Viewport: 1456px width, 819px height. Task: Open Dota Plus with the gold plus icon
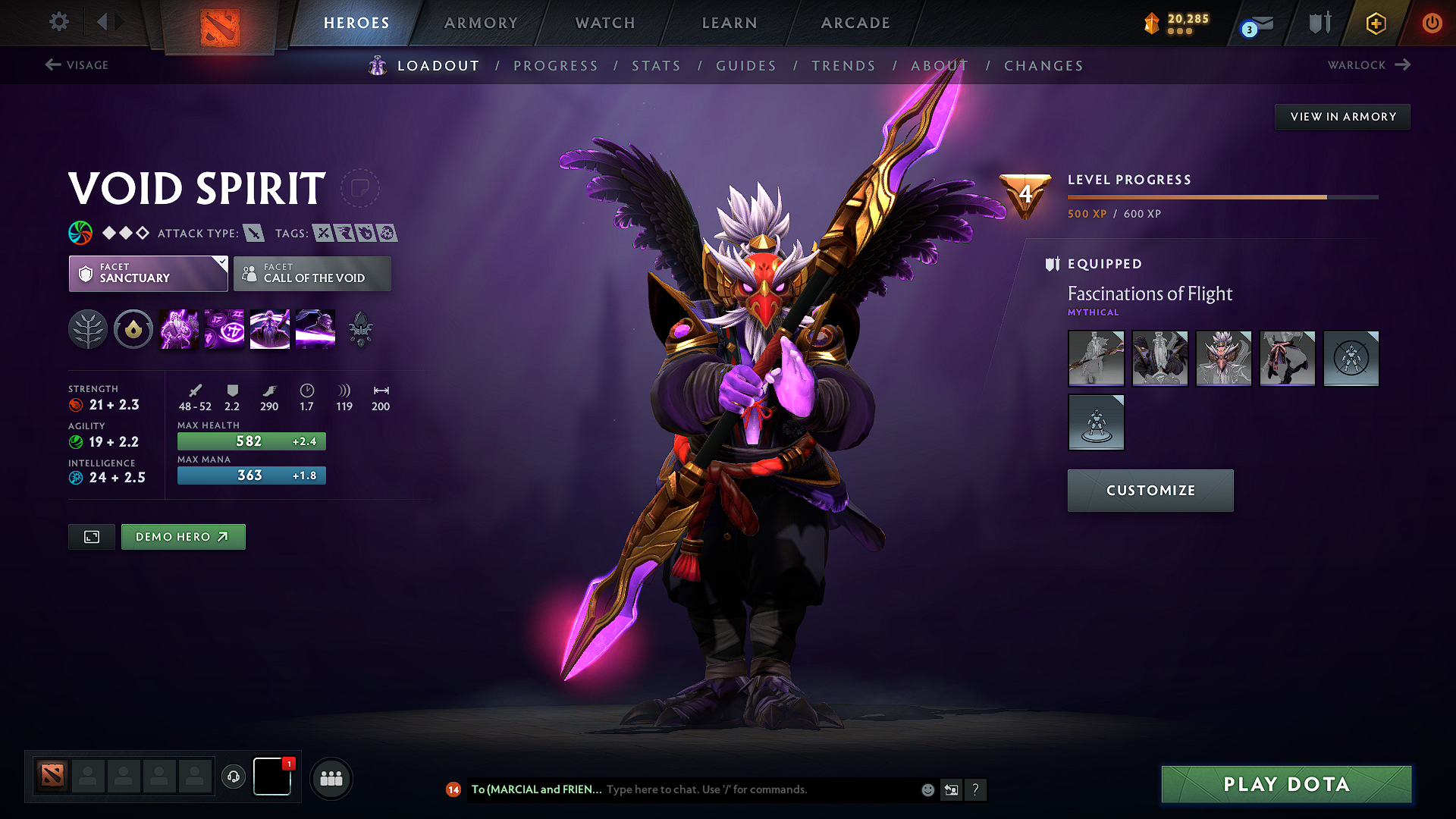(1375, 23)
